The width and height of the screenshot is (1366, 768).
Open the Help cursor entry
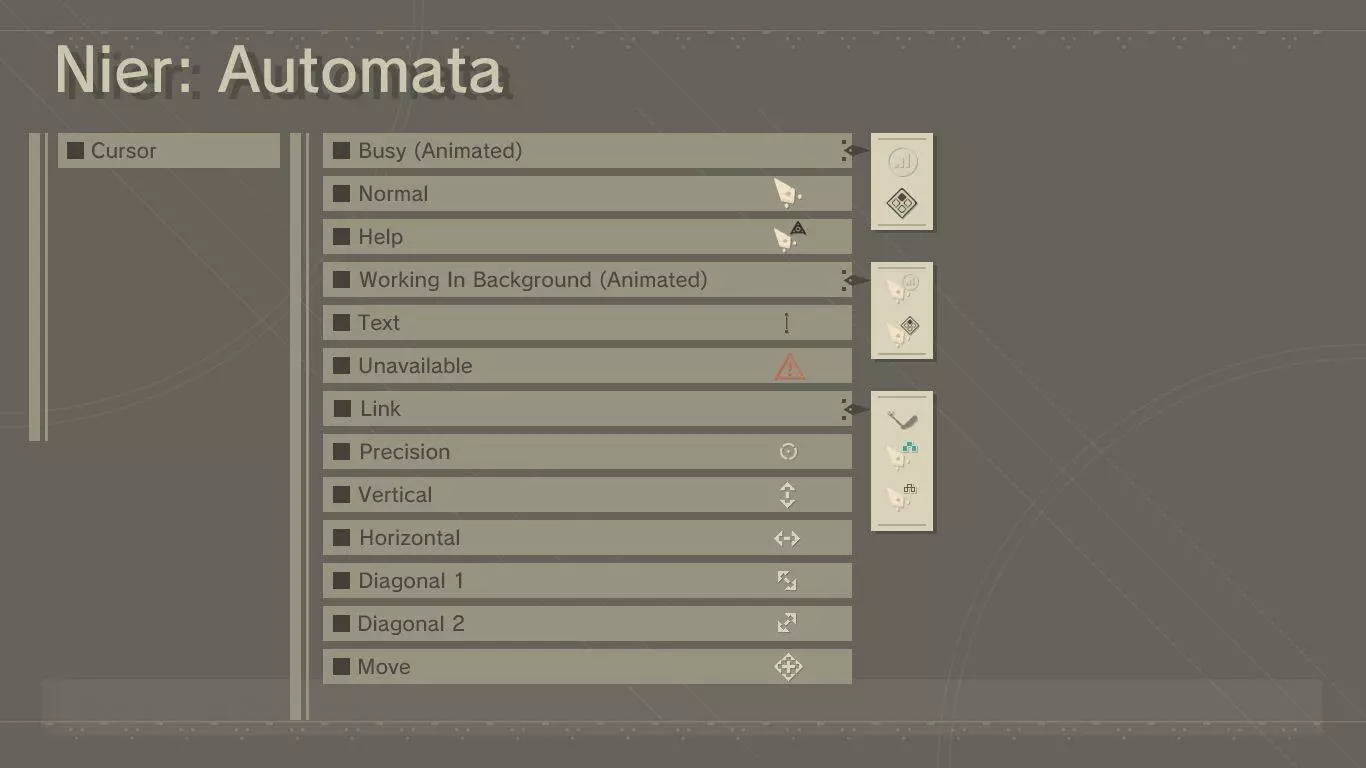click(586, 237)
